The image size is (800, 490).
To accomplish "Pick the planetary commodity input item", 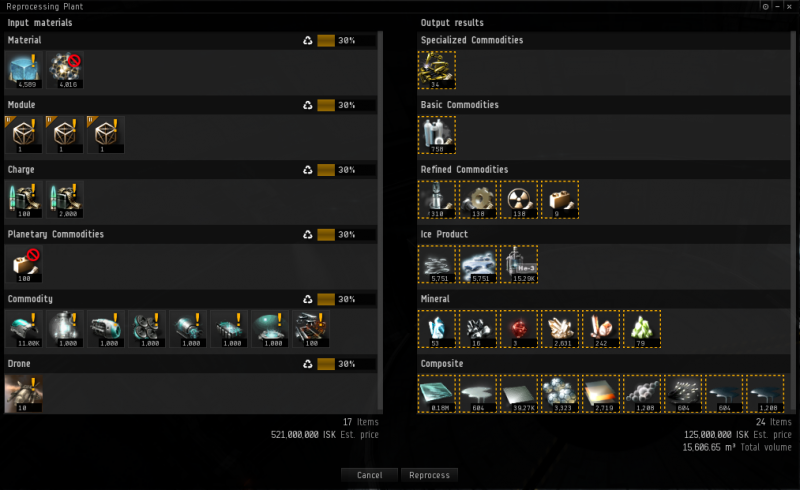I will click(x=24, y=264).
